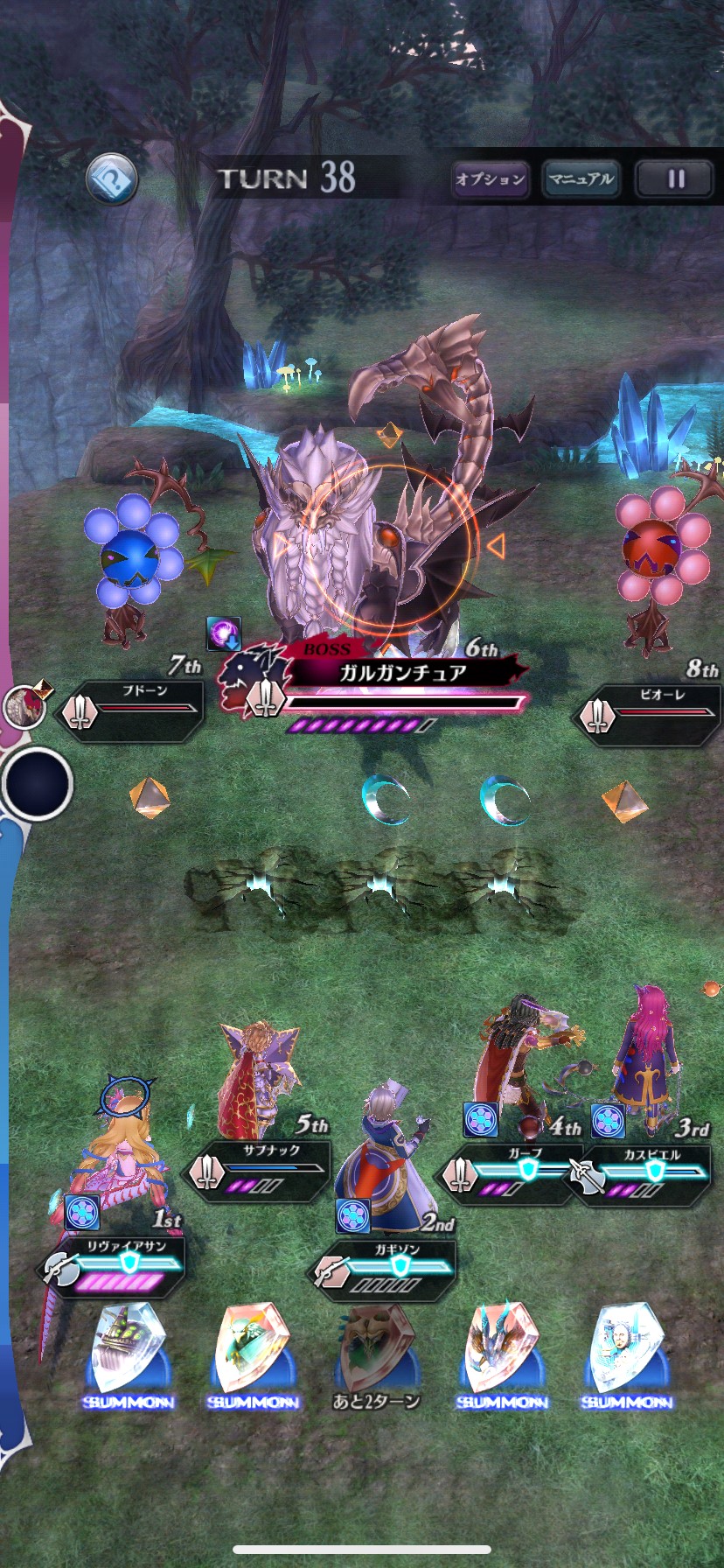
Task: Open the オプション options menu
Action: pyautogui.click(x=491, y=179)
